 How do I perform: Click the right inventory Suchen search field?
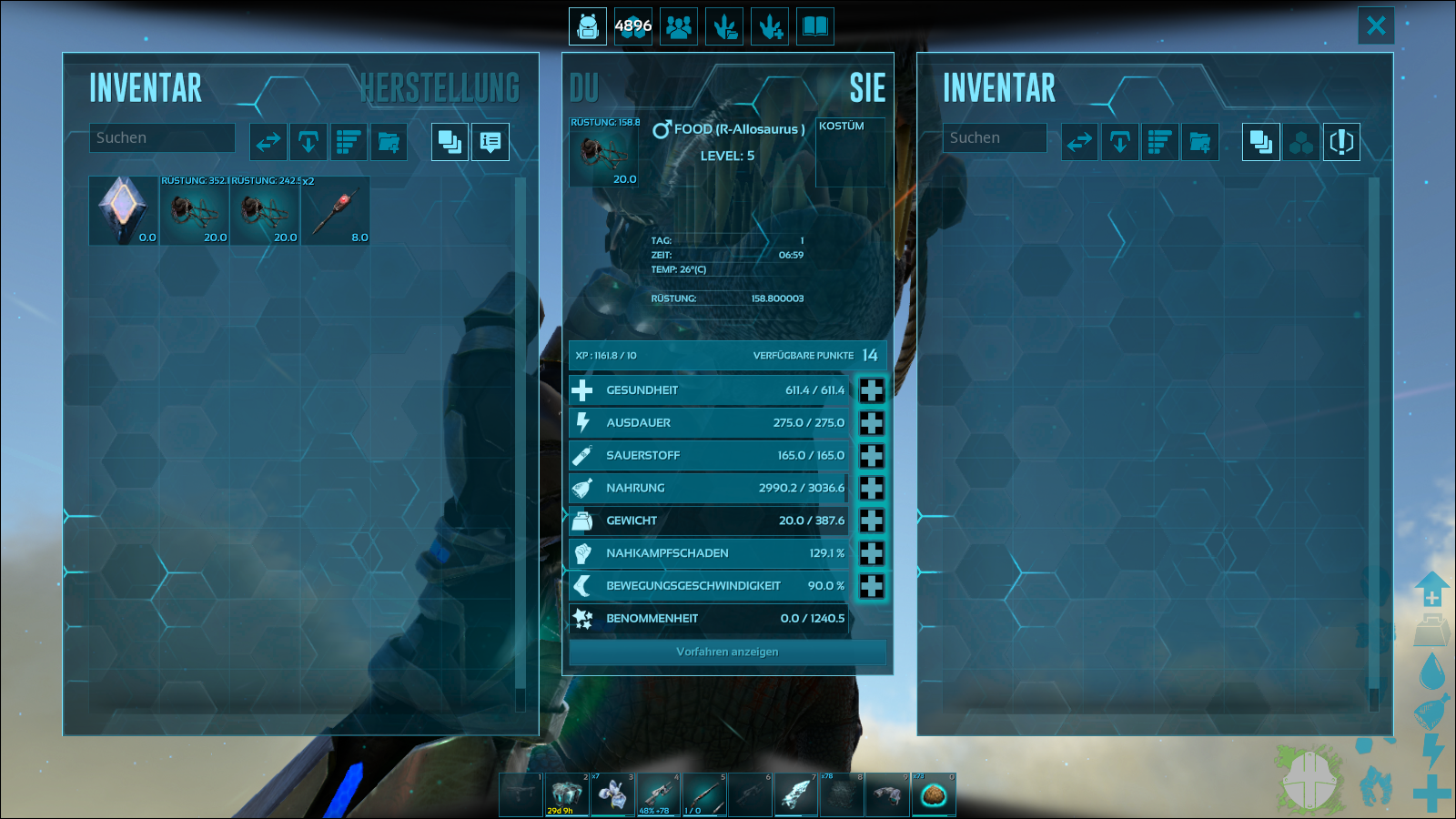tap(994, 138)
